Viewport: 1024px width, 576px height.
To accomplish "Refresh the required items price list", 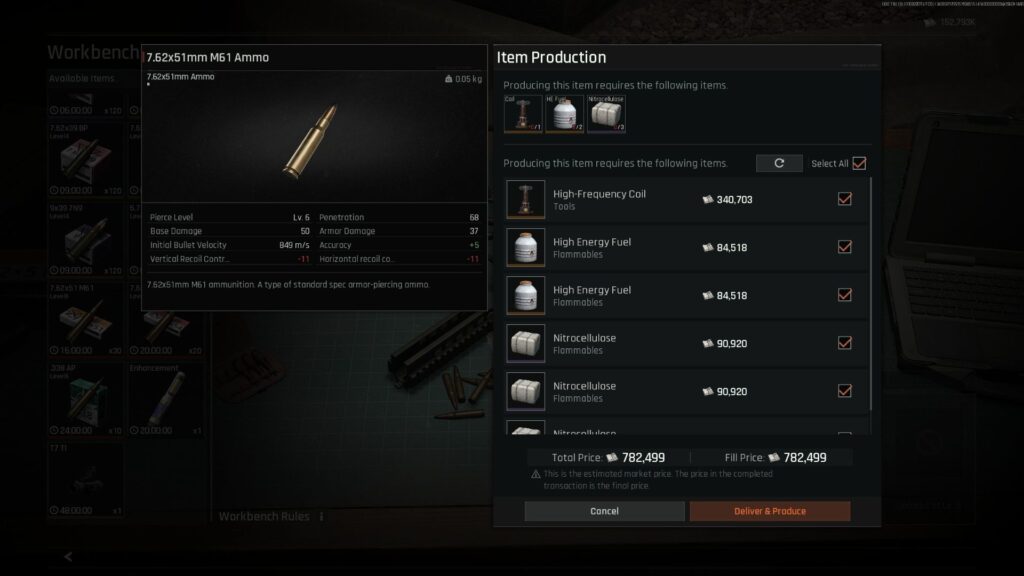I will tap(779, 163).
